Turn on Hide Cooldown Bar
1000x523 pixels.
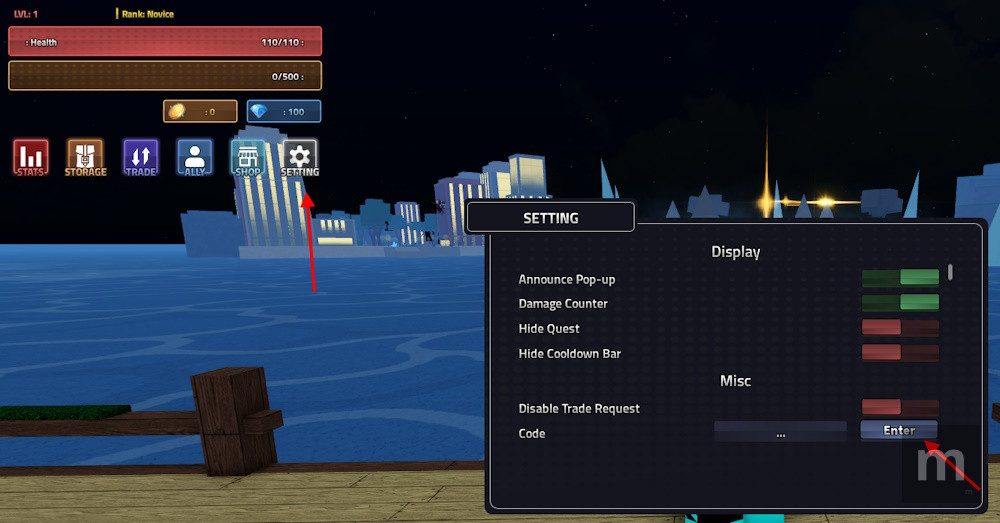click(900, 353)
